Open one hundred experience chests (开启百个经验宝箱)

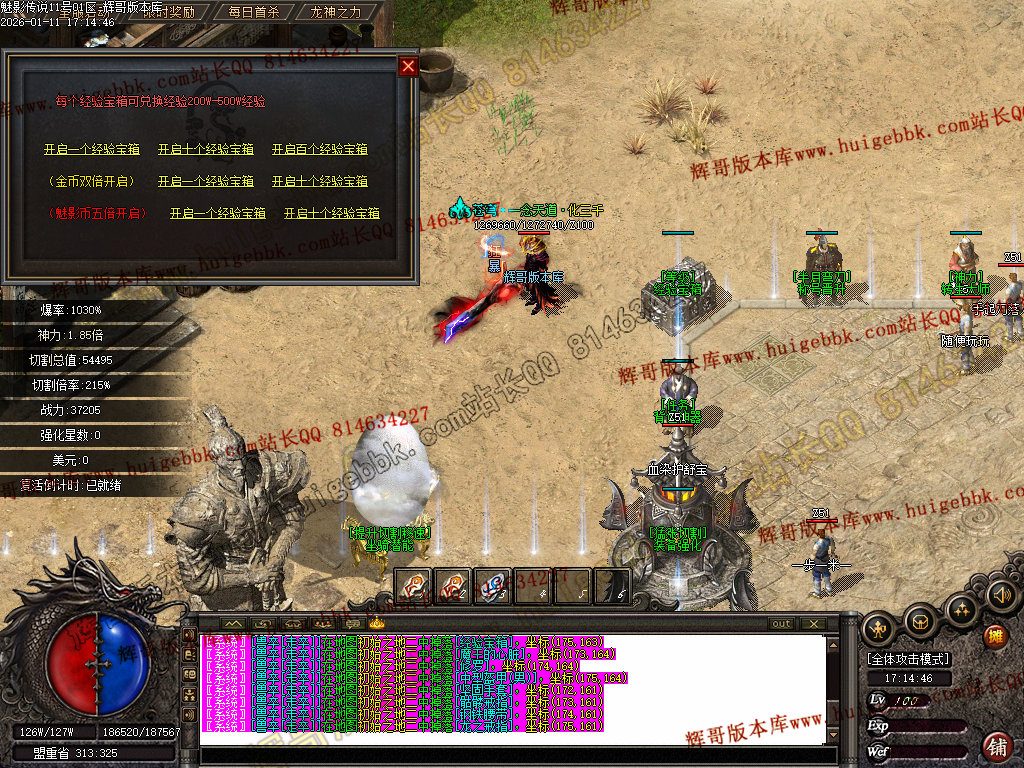pos(320,149)
